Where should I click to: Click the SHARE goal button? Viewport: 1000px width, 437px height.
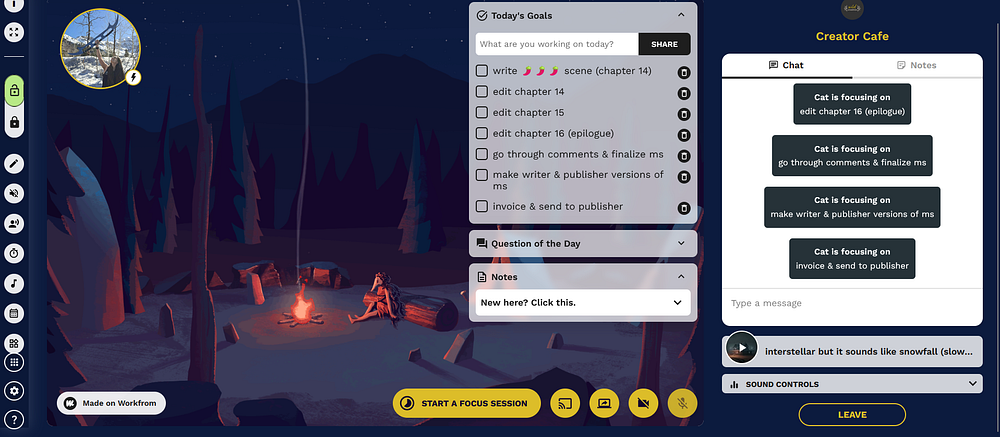coord(664,44)
